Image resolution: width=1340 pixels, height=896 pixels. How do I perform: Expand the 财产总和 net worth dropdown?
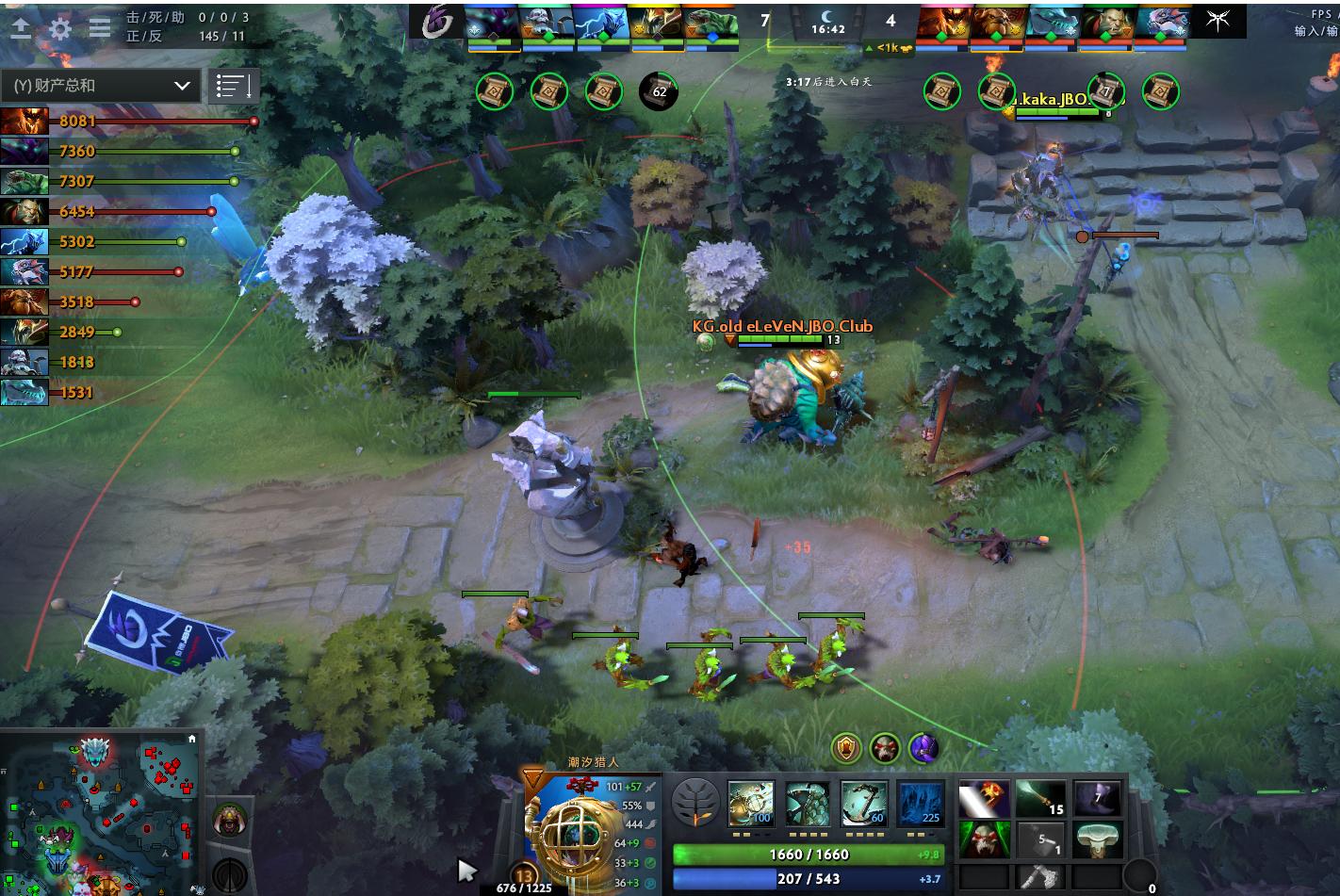(101, 86)
